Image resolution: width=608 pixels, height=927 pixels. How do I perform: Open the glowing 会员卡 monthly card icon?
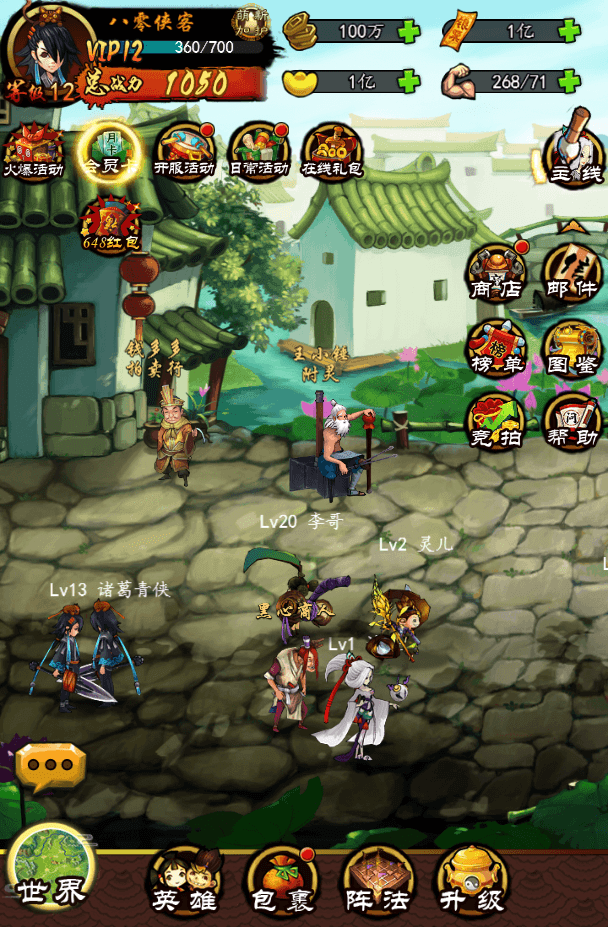click(109, 150)
